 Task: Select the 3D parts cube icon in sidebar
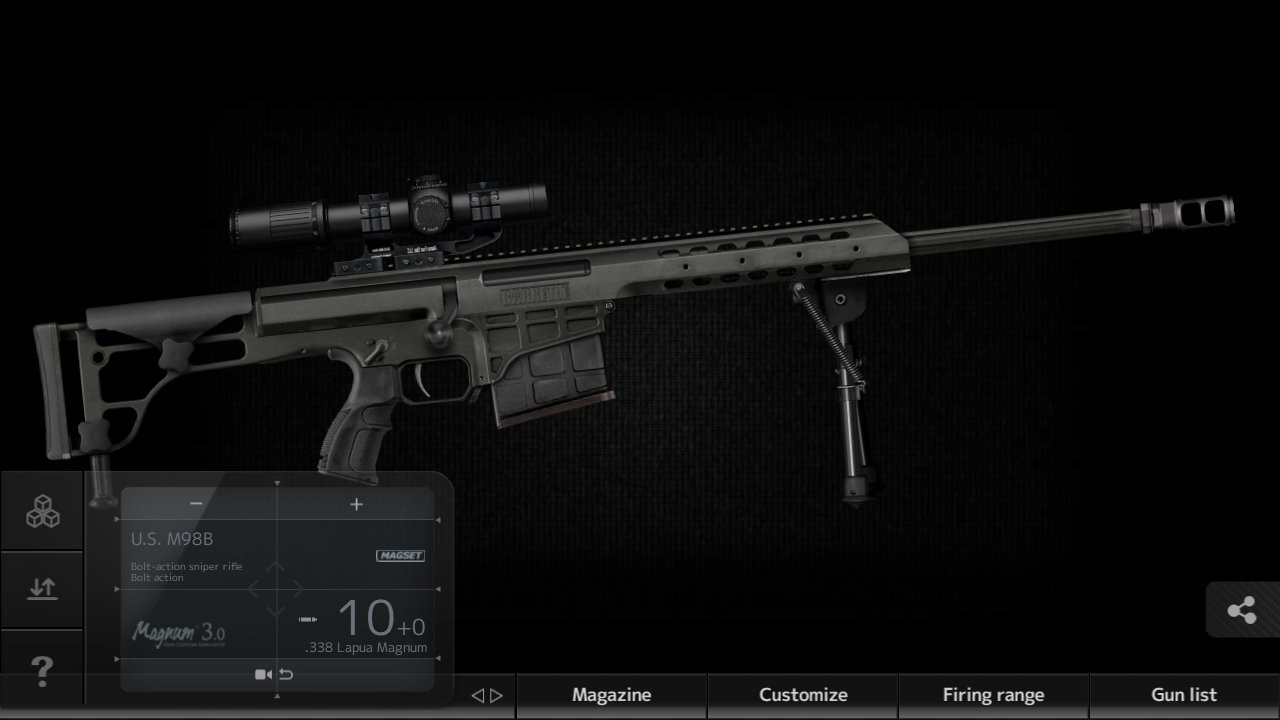click(x=41, y=512)
